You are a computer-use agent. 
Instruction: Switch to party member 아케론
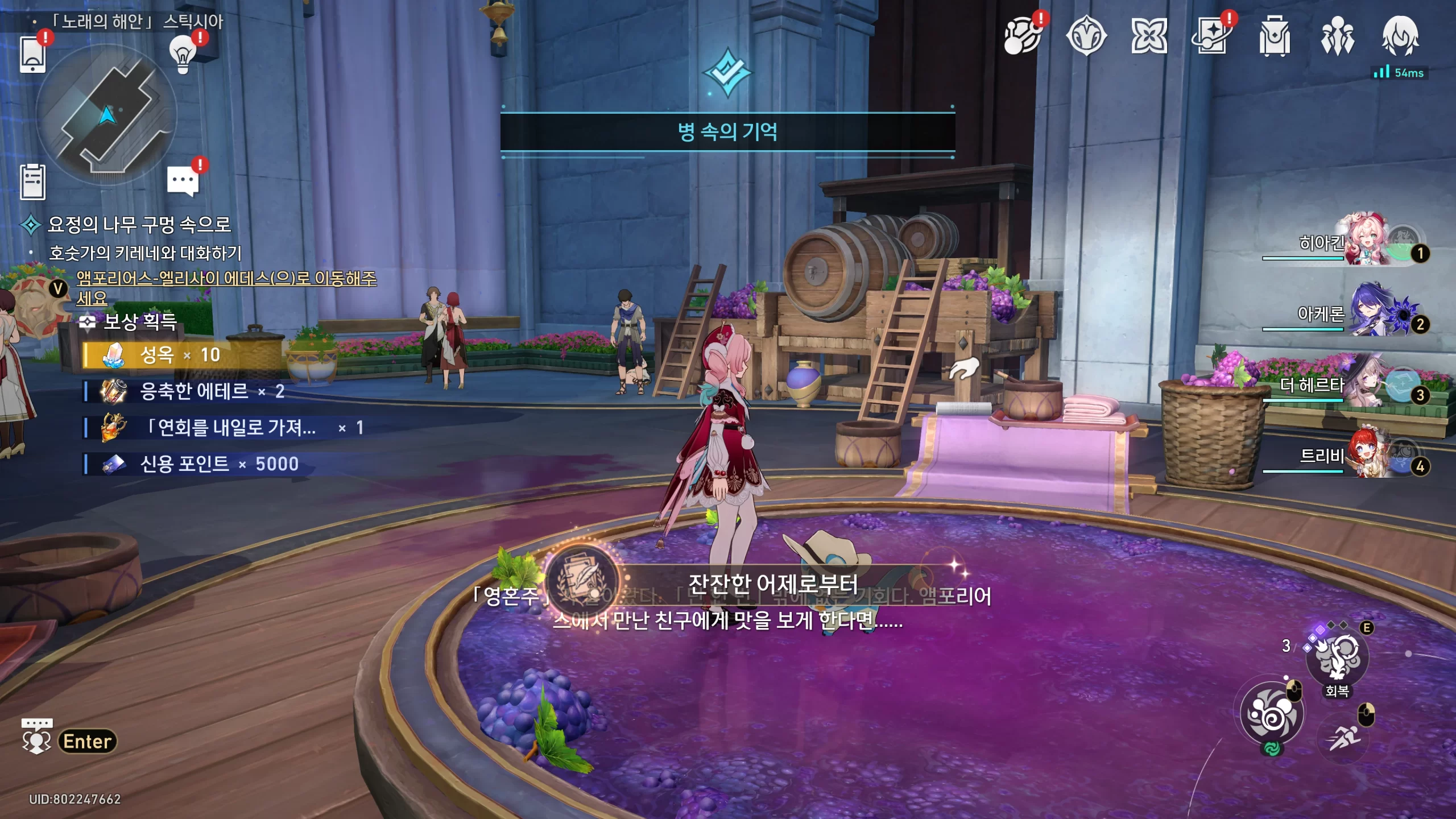[x=1365, y=312]
